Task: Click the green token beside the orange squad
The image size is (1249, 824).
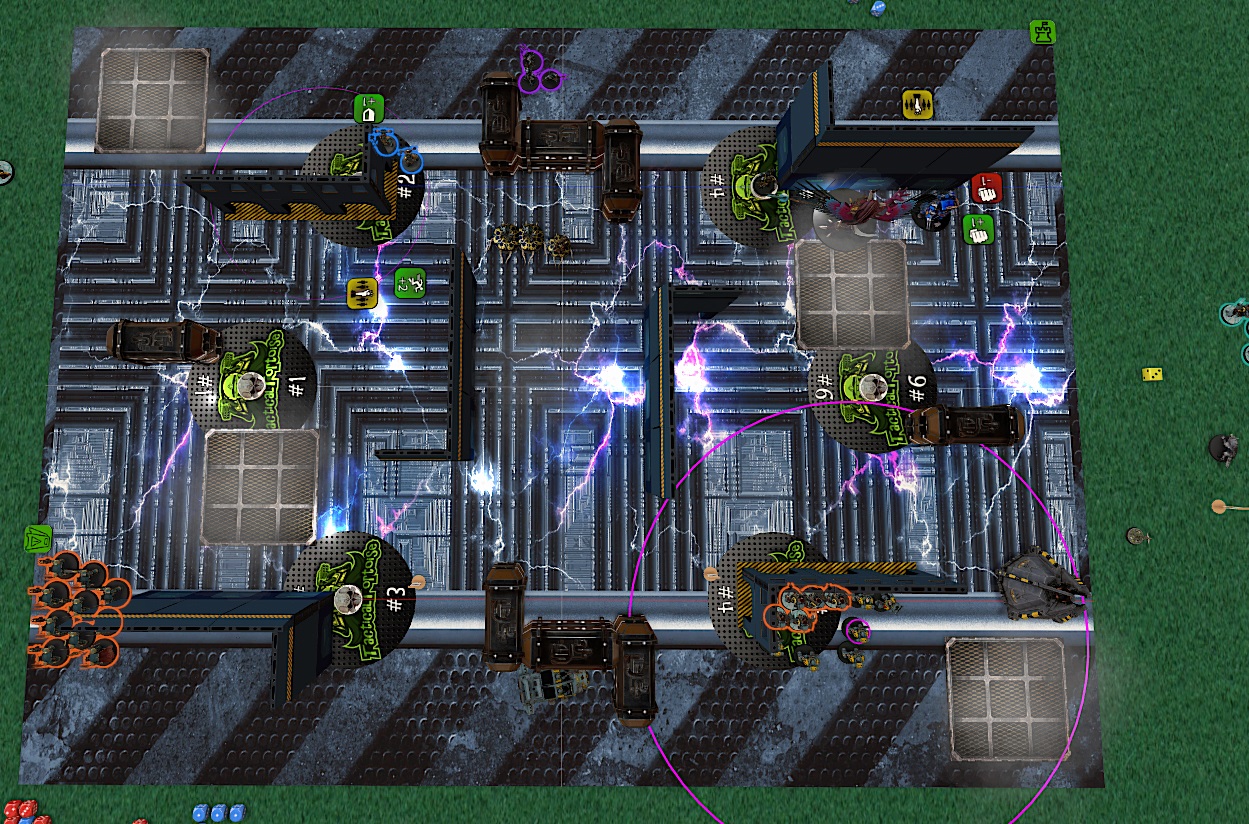Action: 38,538
